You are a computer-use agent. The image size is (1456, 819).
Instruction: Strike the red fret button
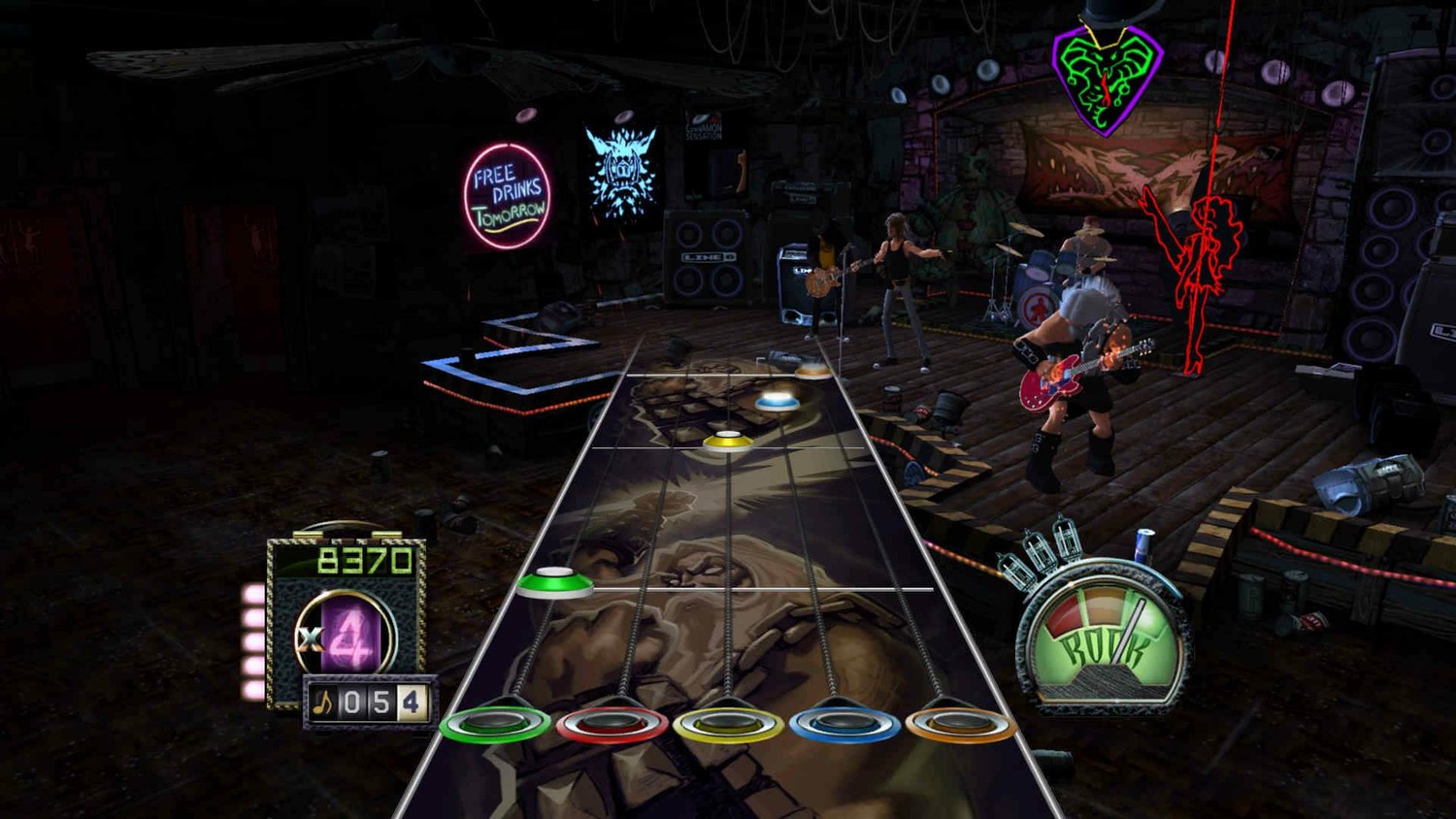coord(612,724)
